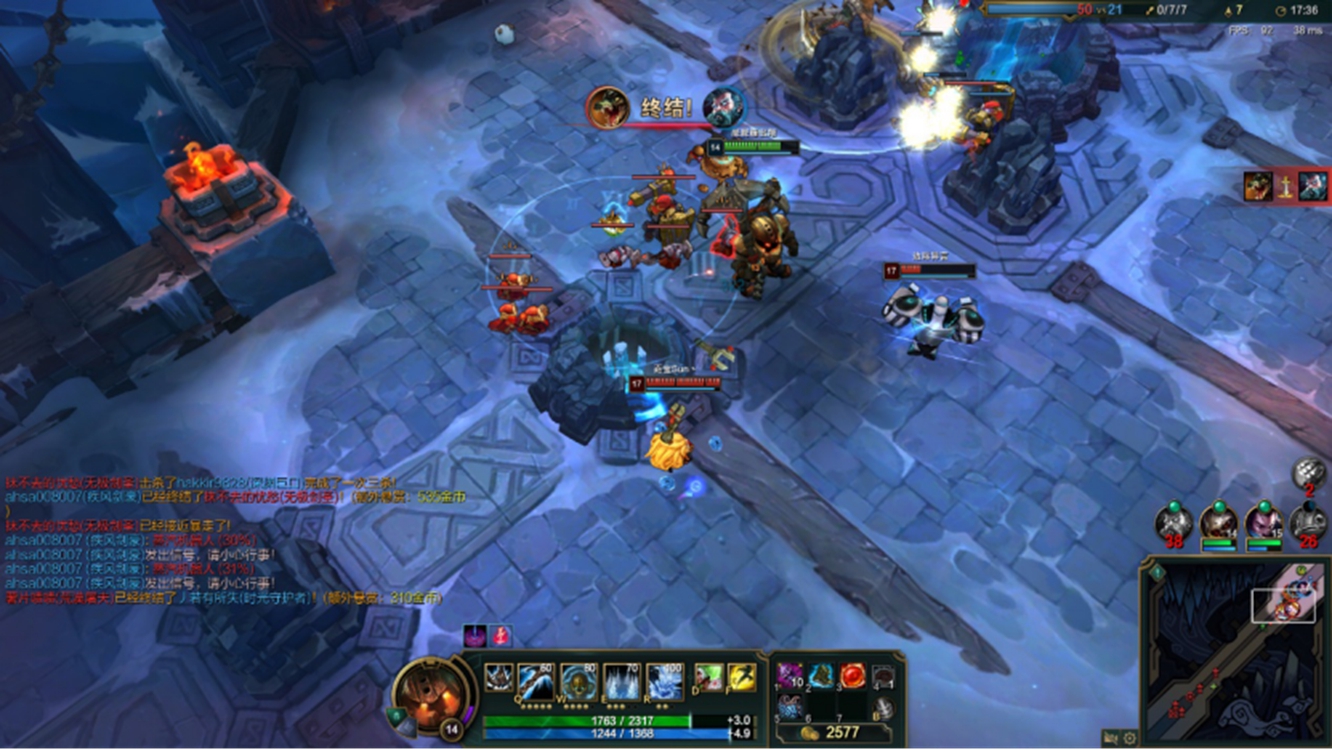Click the teammate portrait with respawn timer 2

[x=1309, y=472]
